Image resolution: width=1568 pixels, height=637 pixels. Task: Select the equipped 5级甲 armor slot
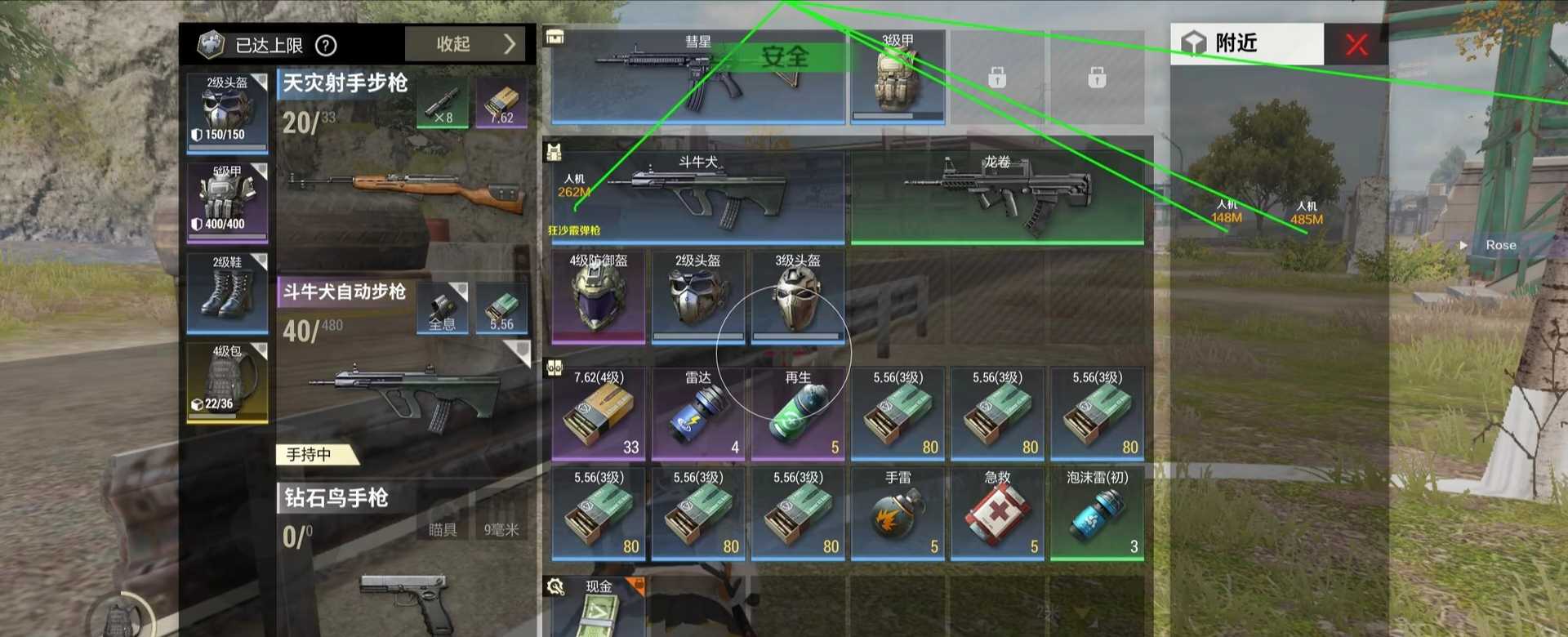[227, 203]
